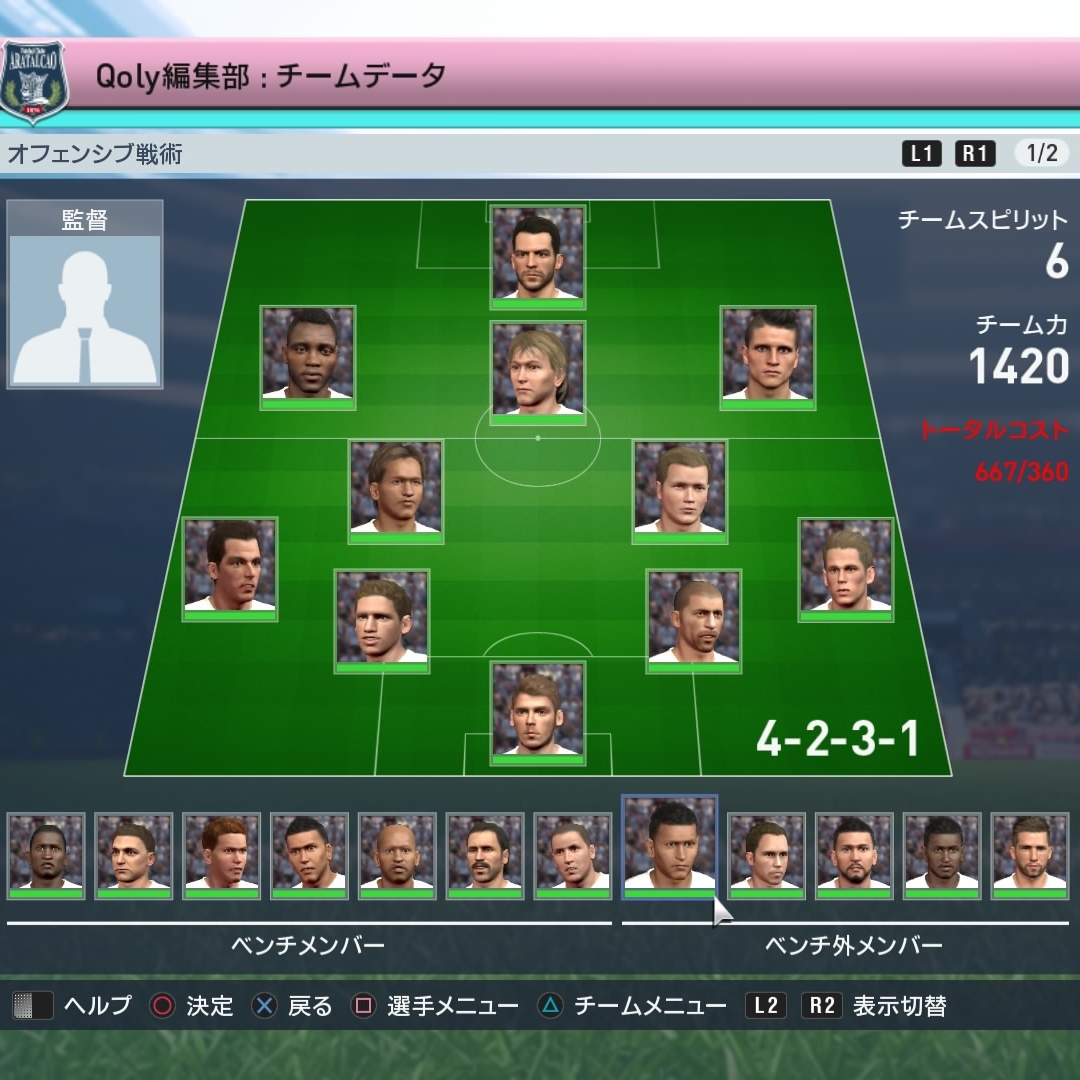This screenshot has width=1080, height=1080.
Task: Select the right back player card
Action: (x=846, y=569)
